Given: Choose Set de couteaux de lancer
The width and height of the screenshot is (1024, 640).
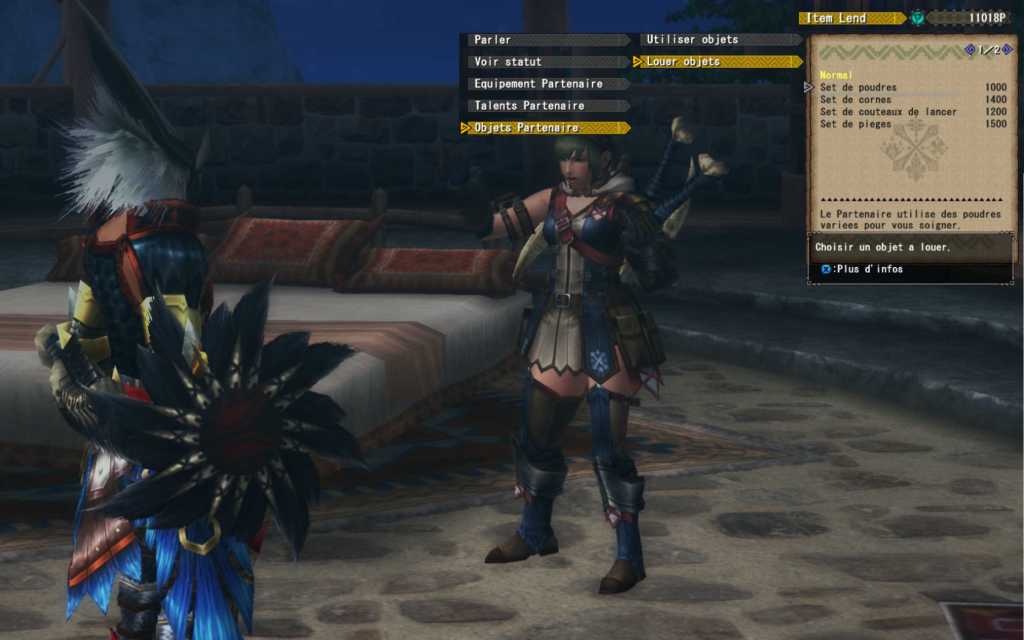Looking at the screenshot, I should pos(912,112).
